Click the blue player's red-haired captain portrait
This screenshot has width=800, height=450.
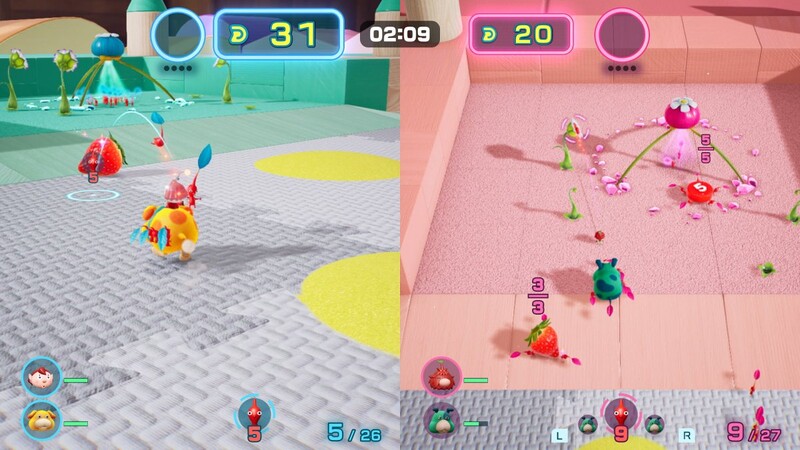pos(42,379)
